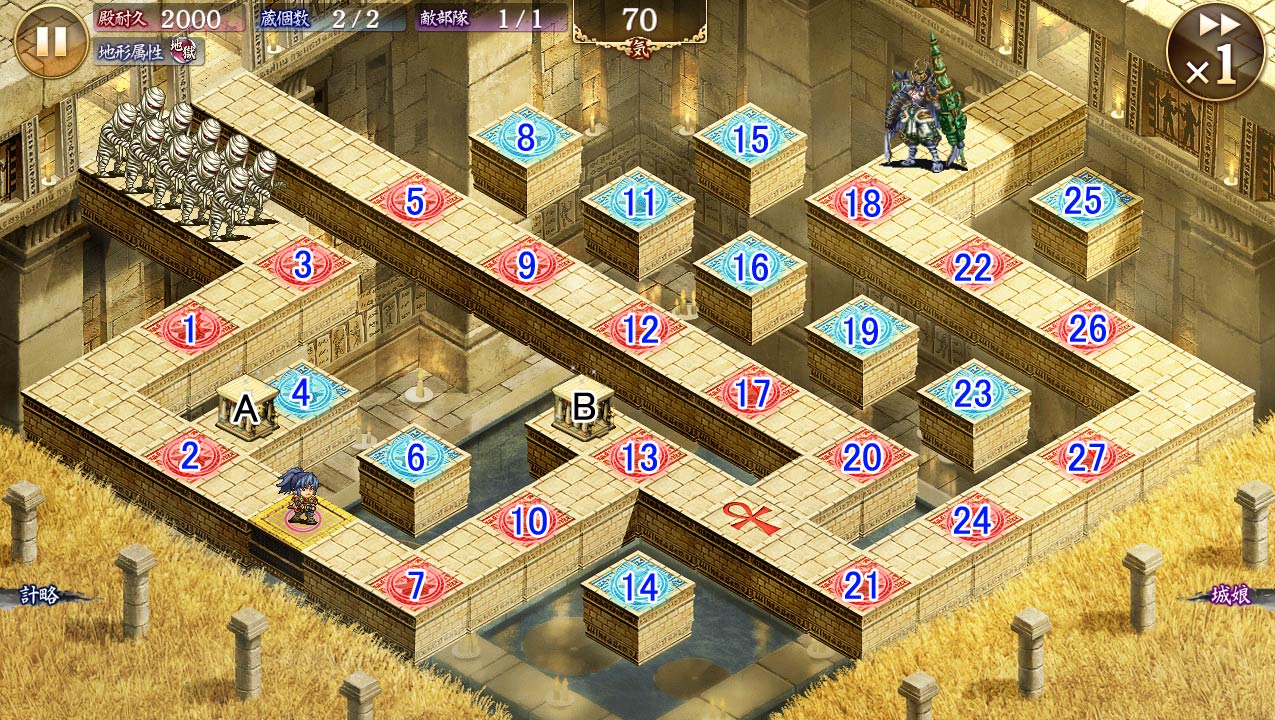Pick blue deployment tile 8
1275x720 pixels.
pyautogui.click(x=526, y=139)
